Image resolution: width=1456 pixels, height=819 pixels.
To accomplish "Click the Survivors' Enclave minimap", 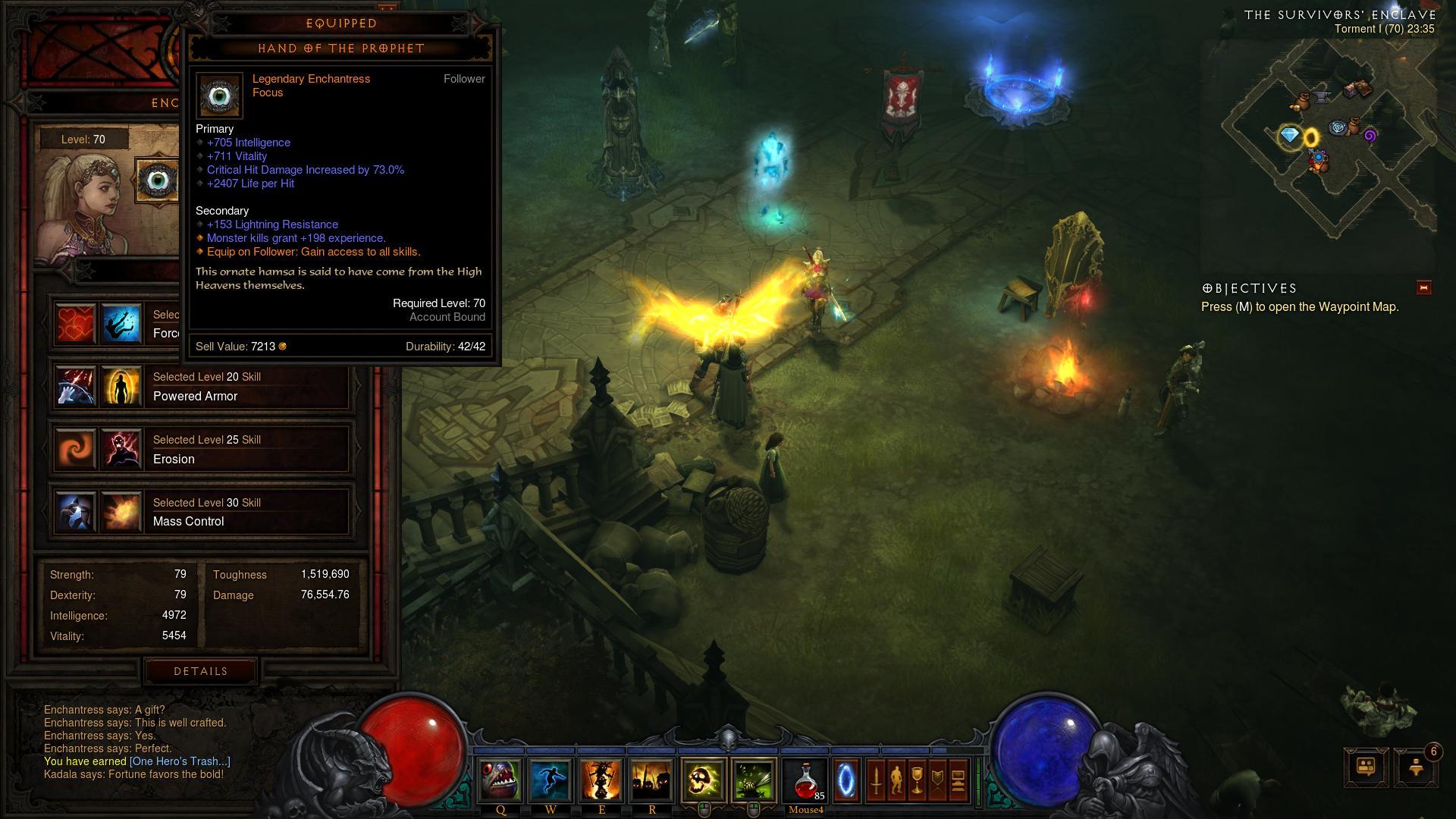I will pos(1329,144).
